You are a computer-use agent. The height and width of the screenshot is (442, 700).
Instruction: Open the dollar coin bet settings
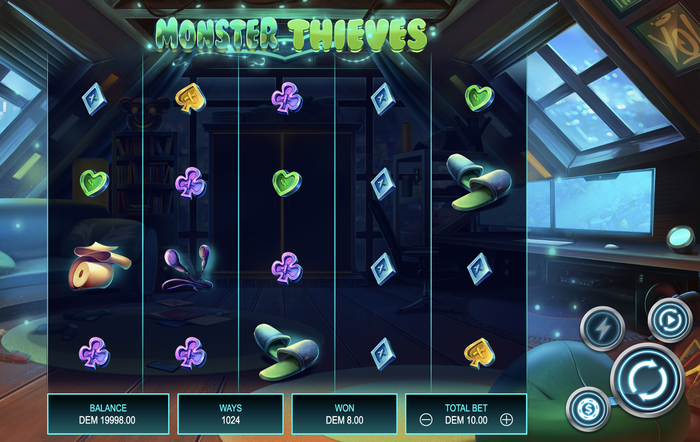click(x=587, y=409)
